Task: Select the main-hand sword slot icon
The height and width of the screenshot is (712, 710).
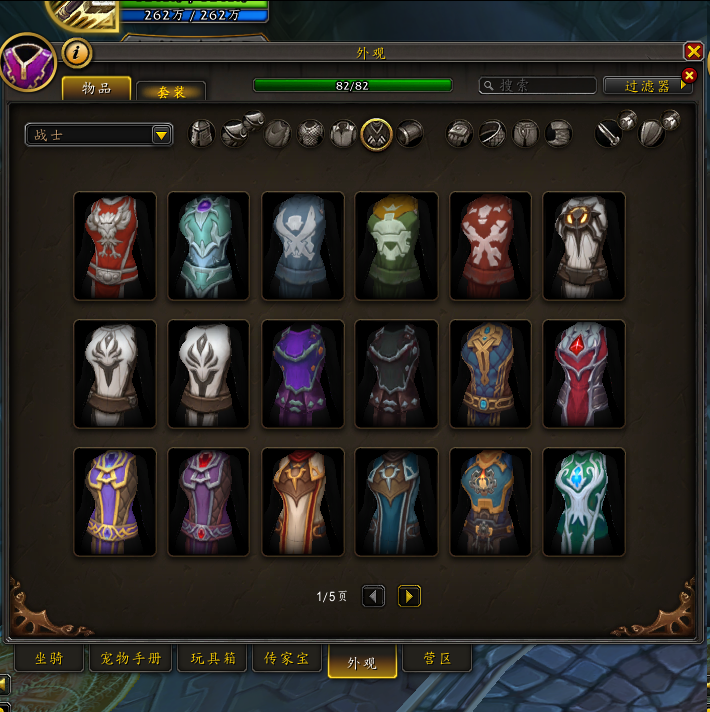Action: pos(608,133)
